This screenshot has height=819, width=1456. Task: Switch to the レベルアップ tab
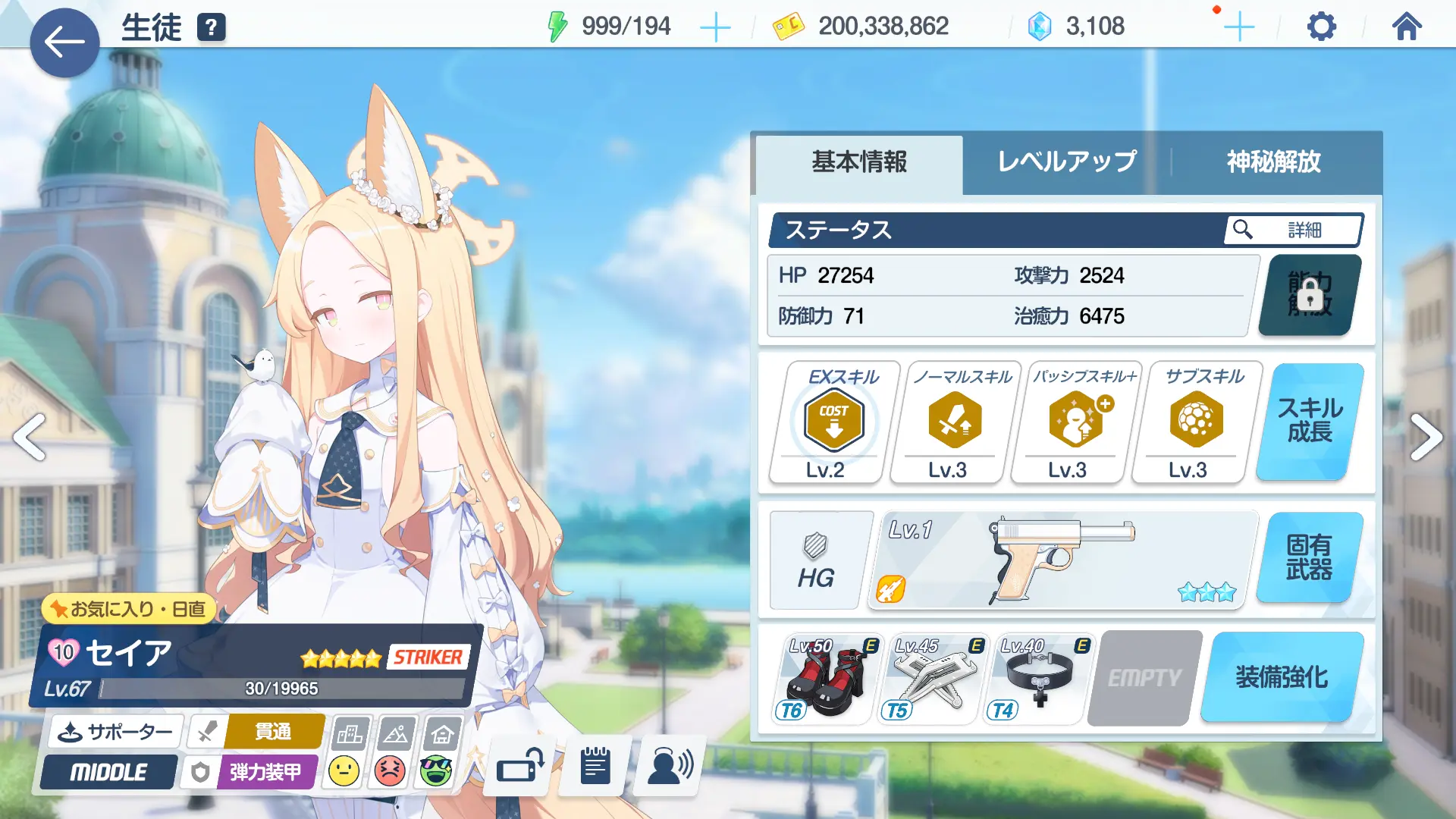coord(1065,162)
